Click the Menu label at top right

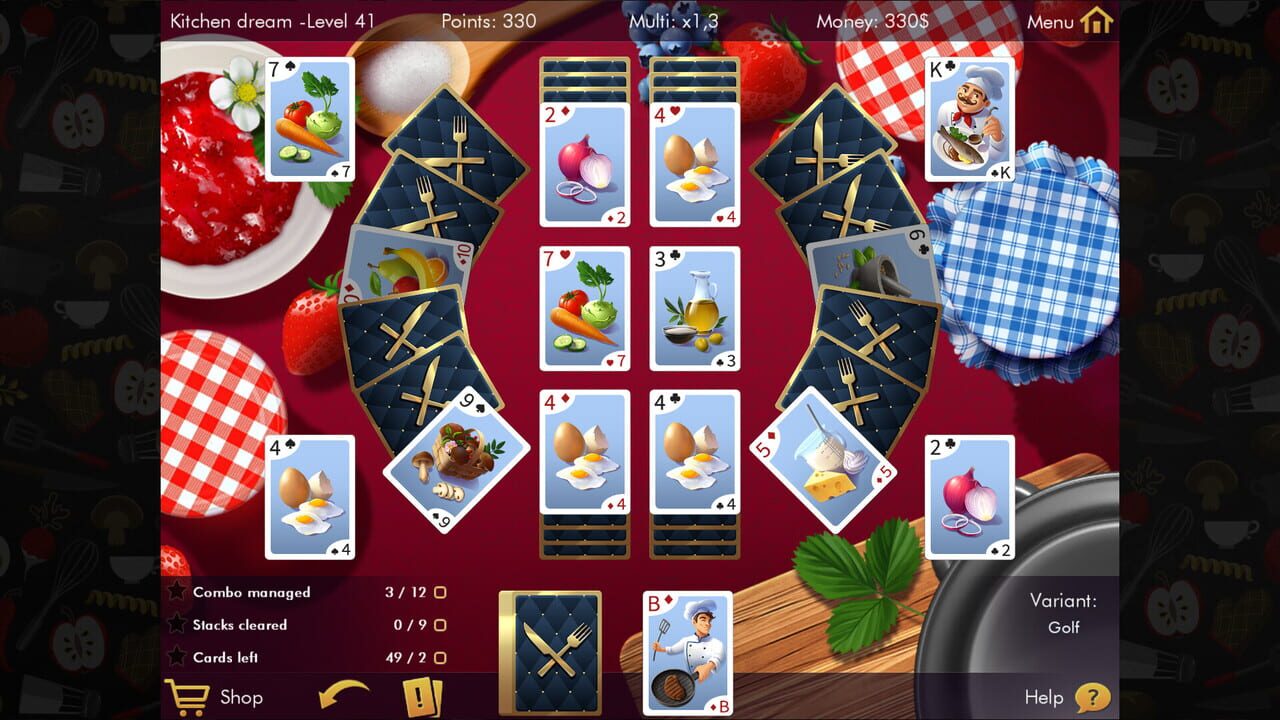pos(1052,20)
